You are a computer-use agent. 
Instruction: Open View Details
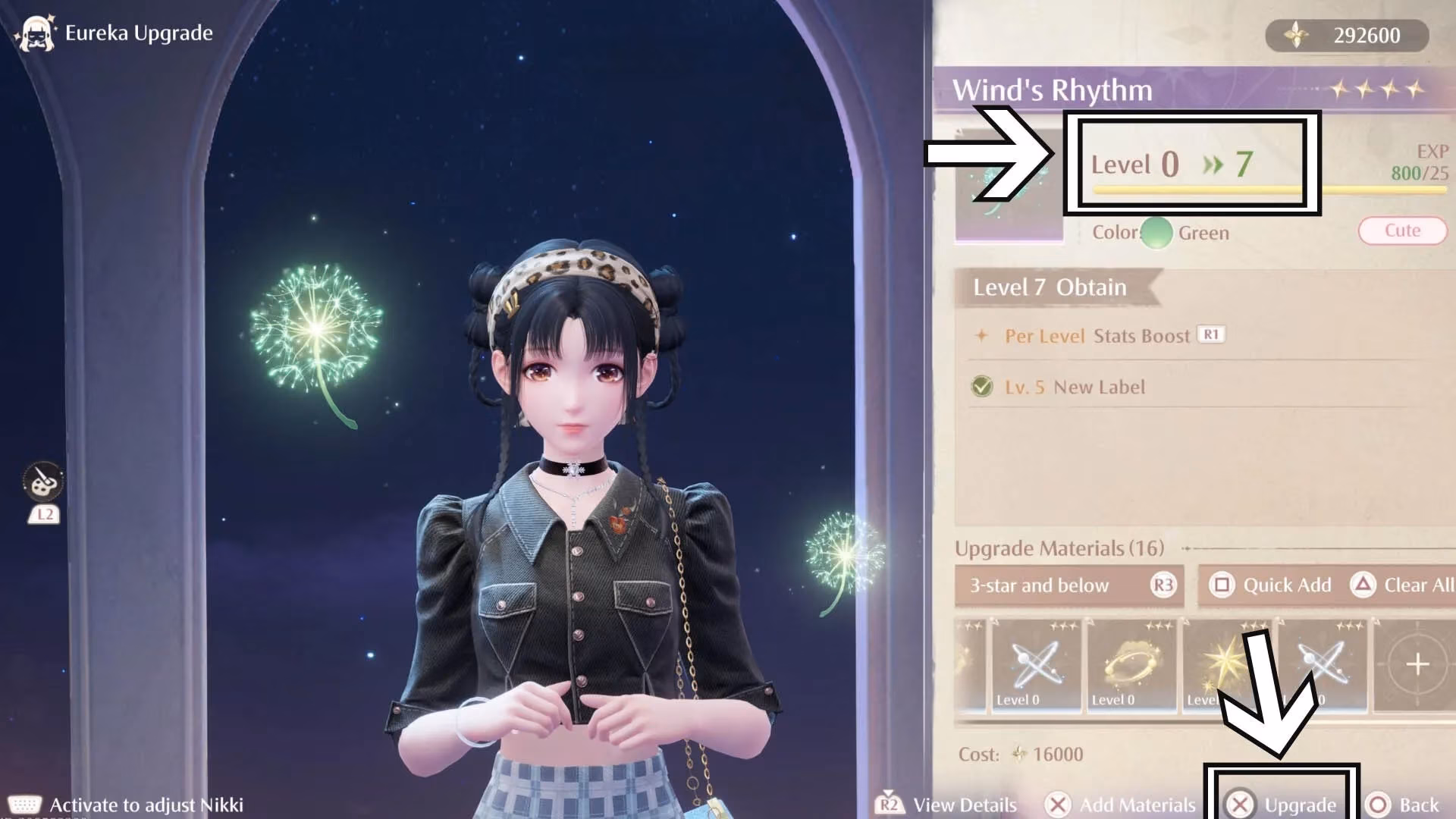pyautogui.click(x=965, y=805)
